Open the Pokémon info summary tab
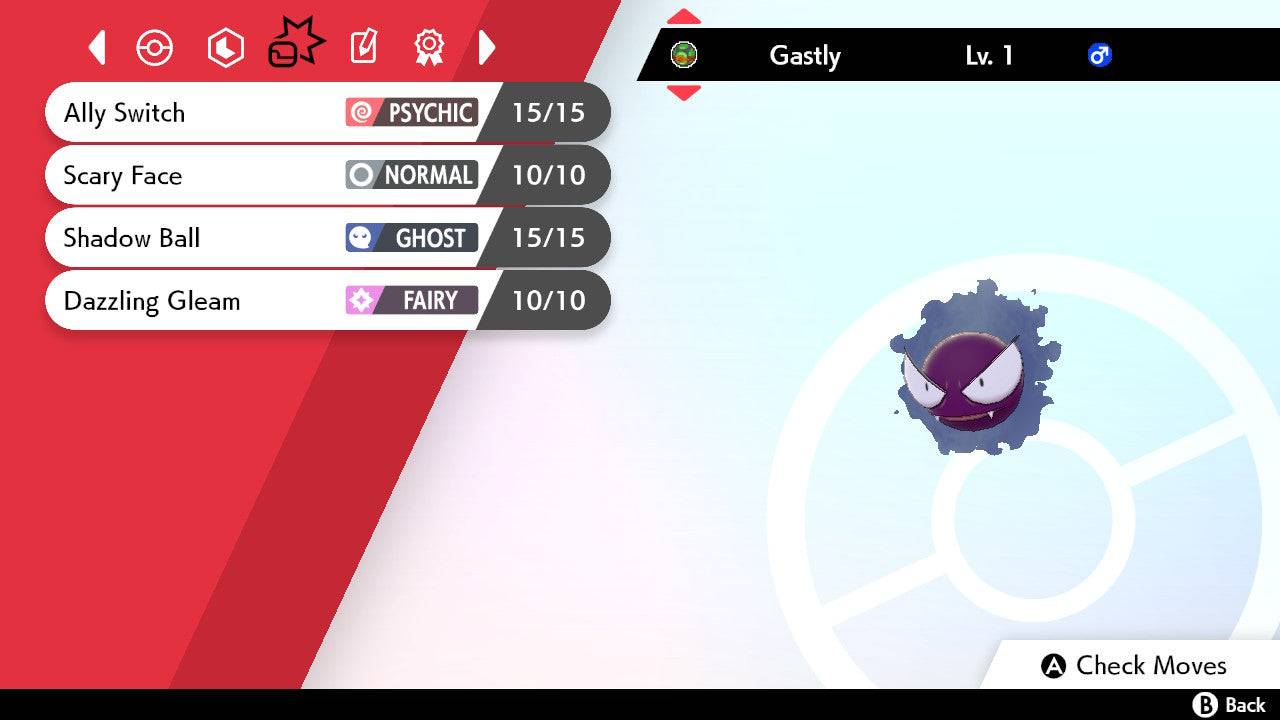This screenshot has height=720, width=1280. click(154, 47)
